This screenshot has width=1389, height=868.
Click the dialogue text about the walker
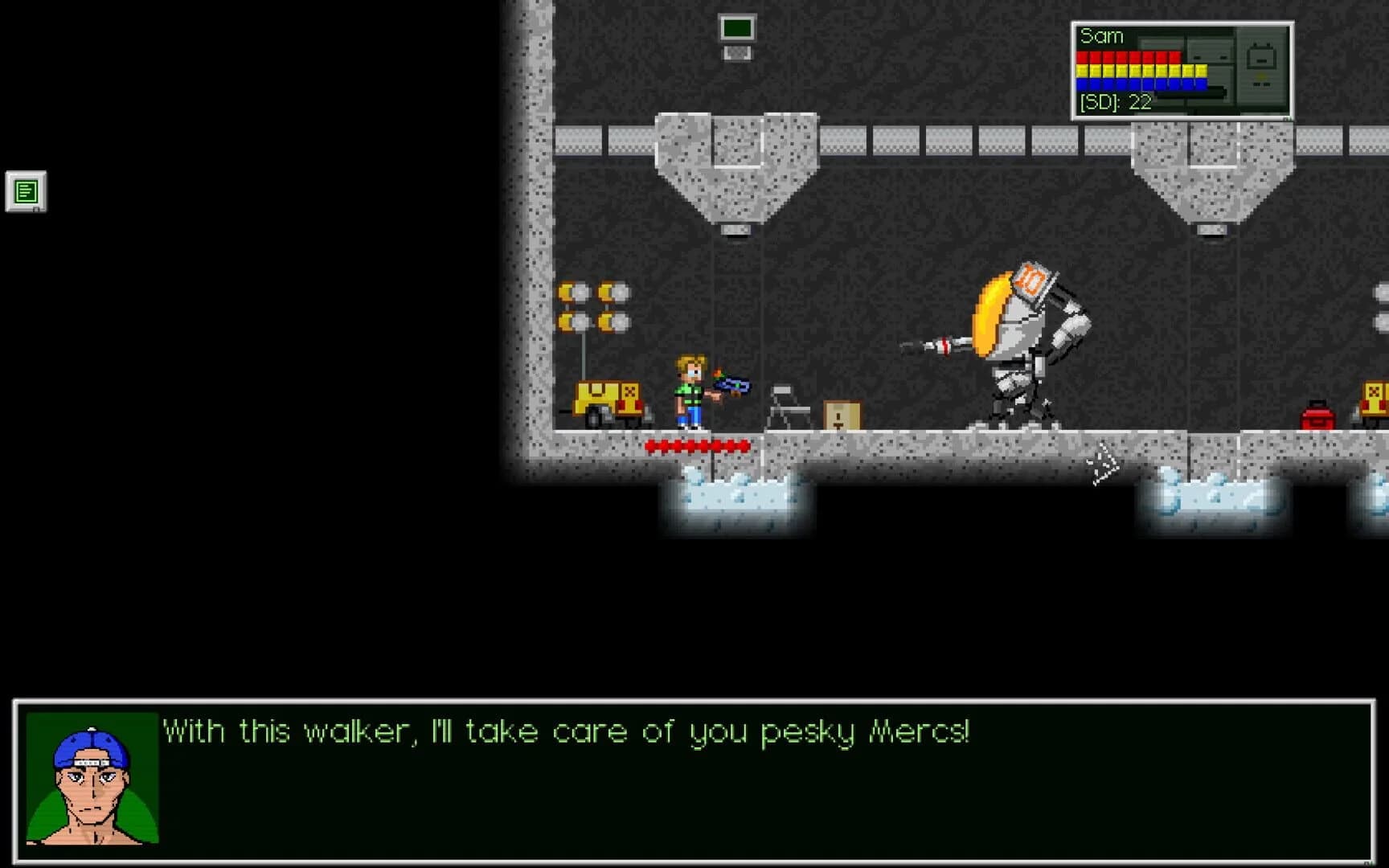click(567, 731)
